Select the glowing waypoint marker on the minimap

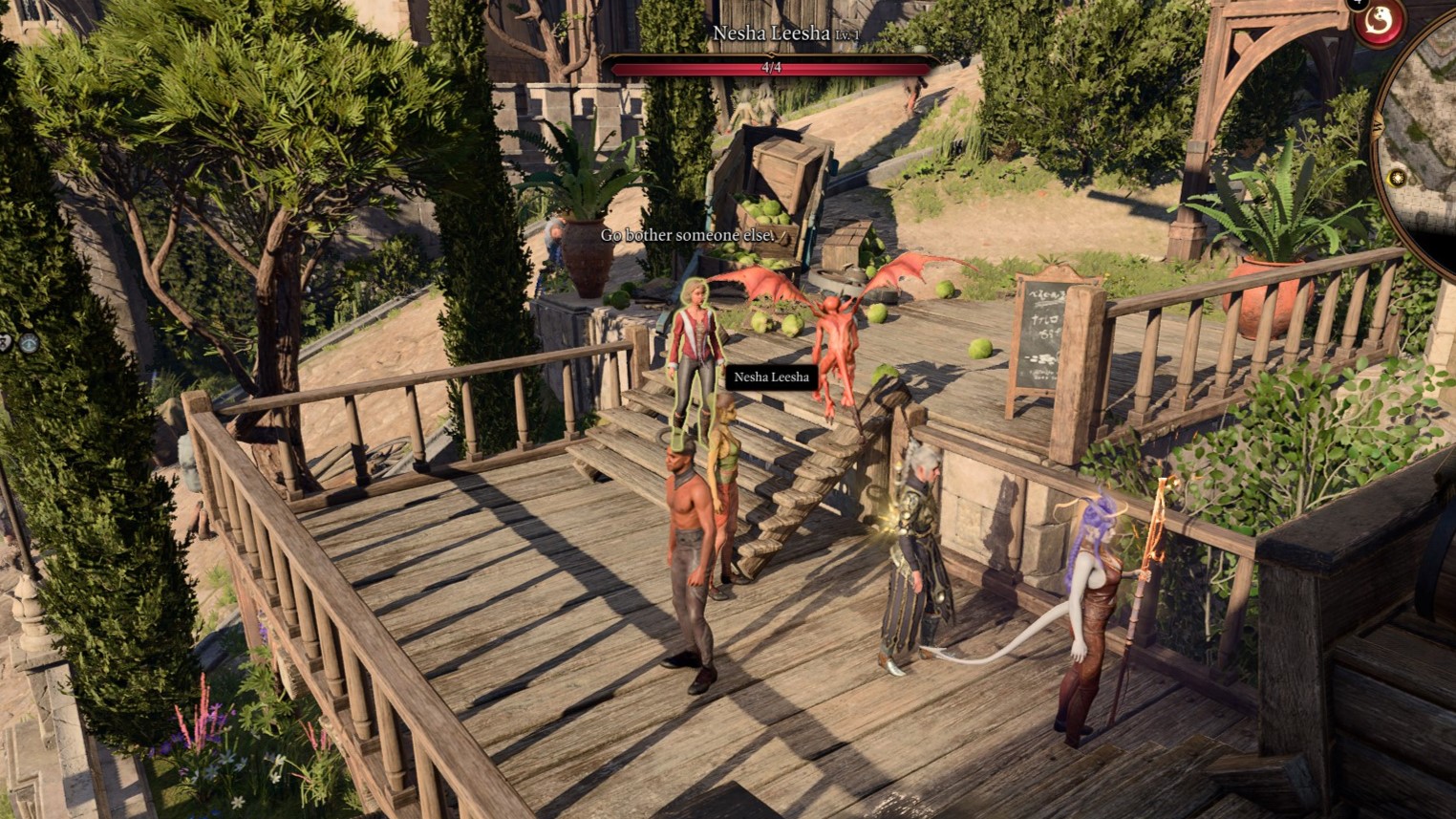point(1398,177)
